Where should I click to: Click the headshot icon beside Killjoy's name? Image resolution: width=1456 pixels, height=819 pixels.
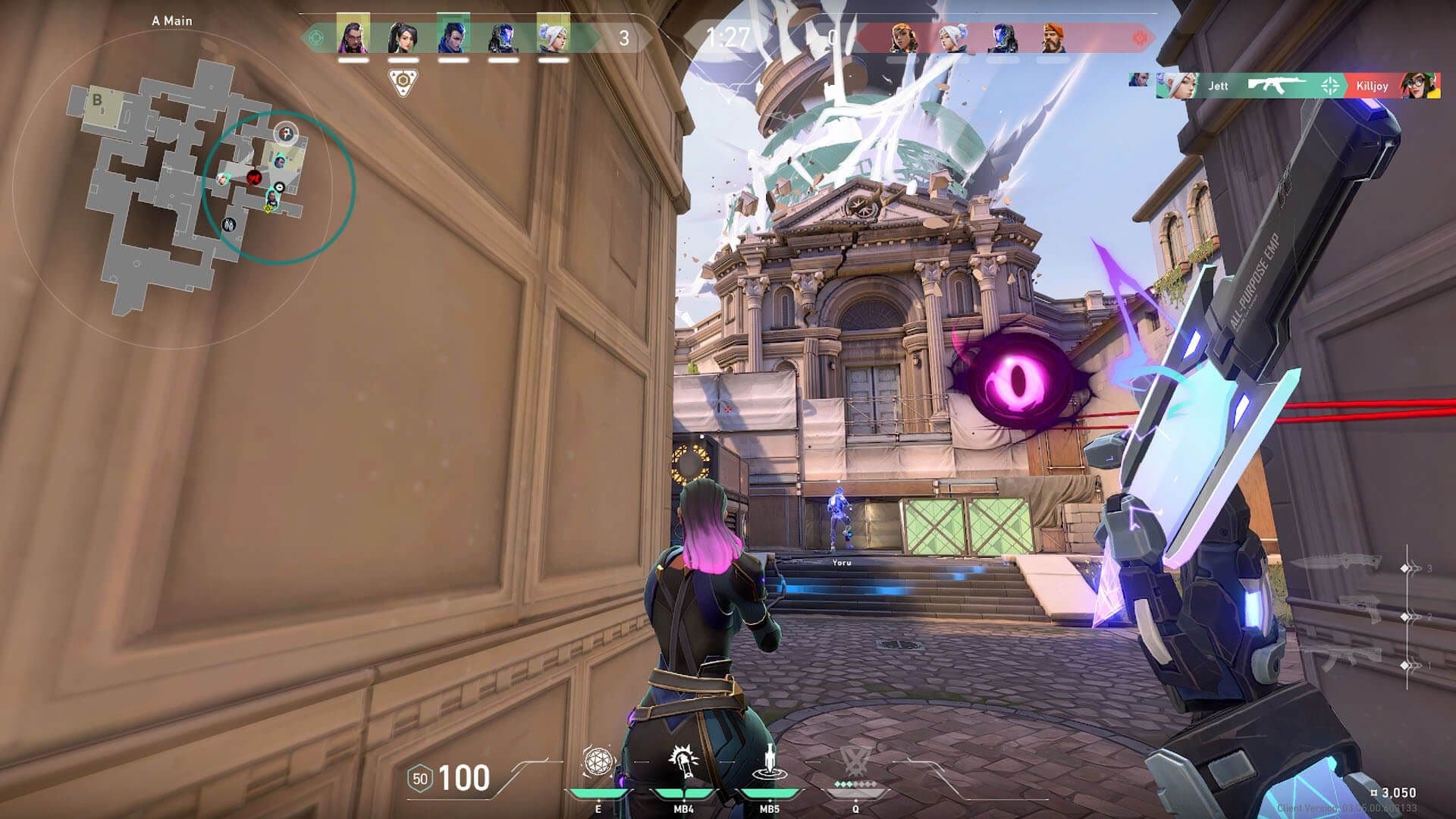pyautogui.click(x=1330, y=86)
